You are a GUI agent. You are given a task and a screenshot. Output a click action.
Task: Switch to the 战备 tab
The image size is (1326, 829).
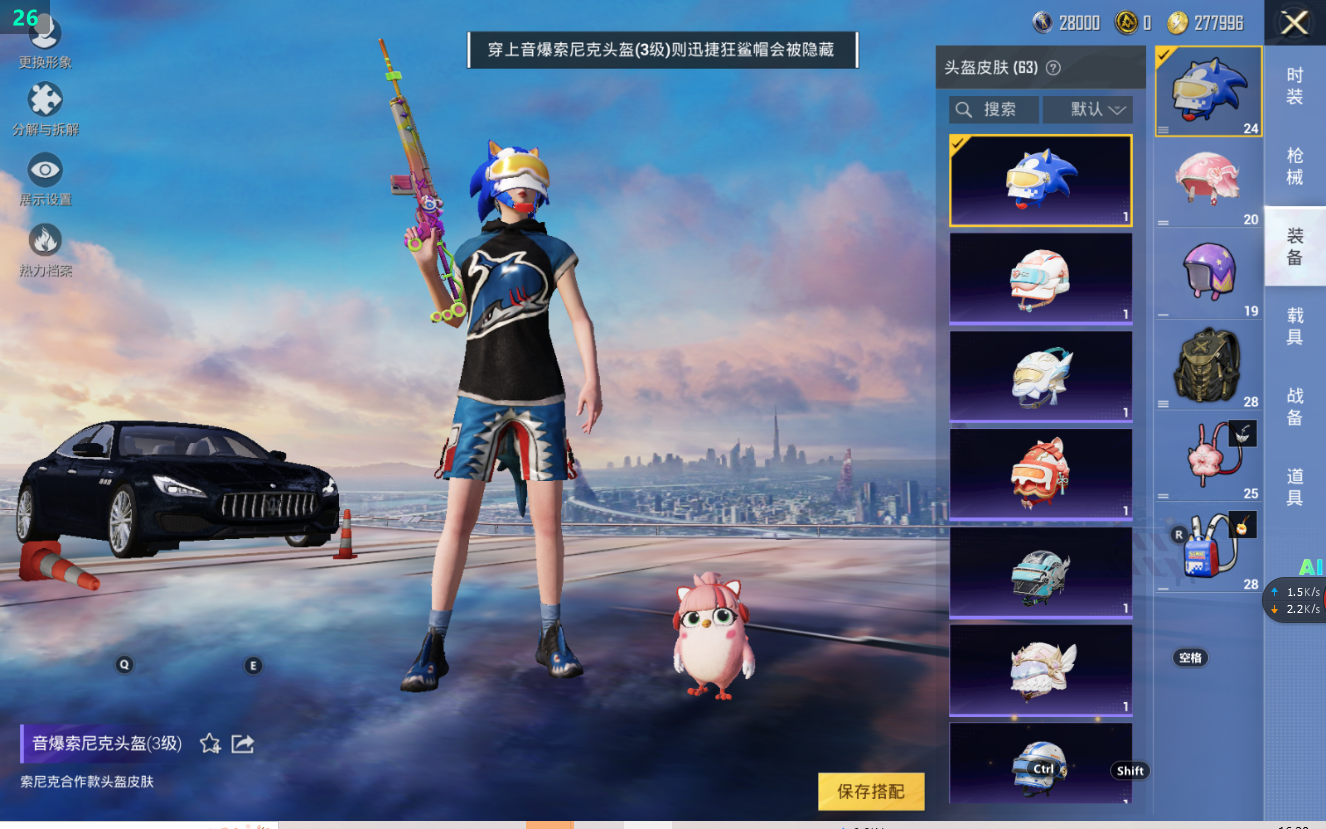pos(1294,407)
